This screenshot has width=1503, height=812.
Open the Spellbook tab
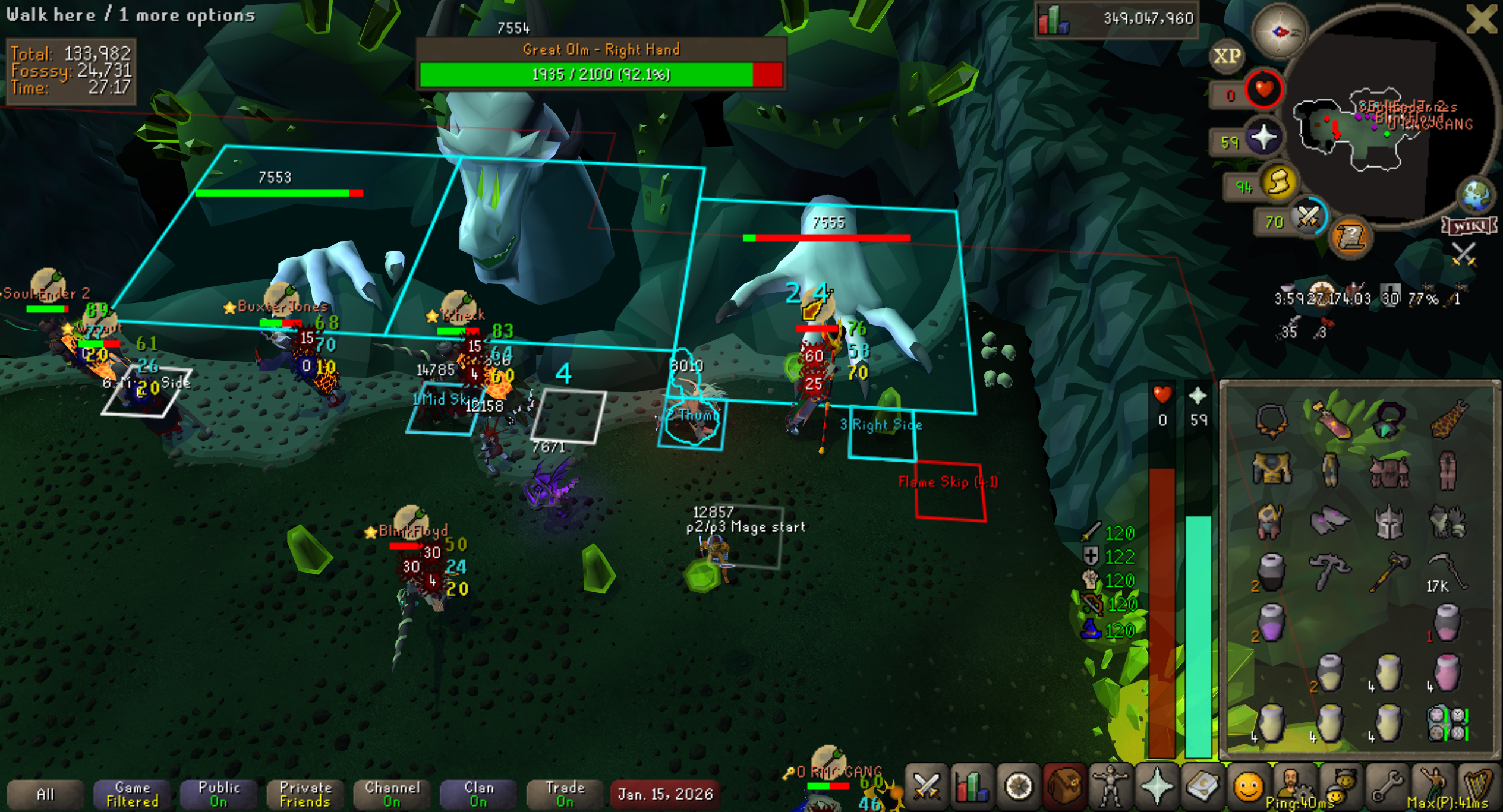point(1202,787)
